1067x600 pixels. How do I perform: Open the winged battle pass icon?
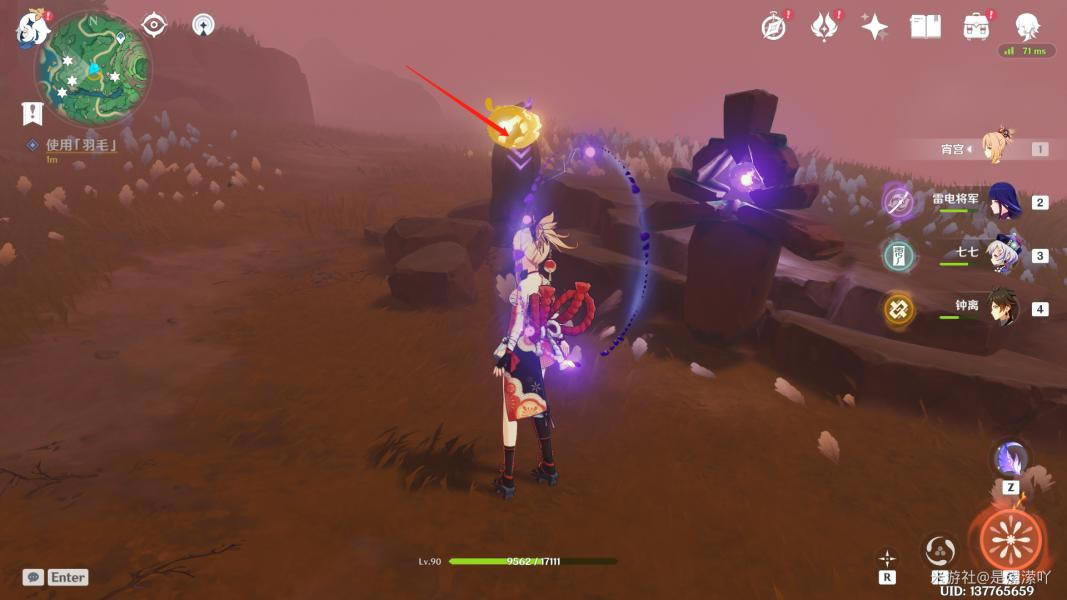[824, 27]
